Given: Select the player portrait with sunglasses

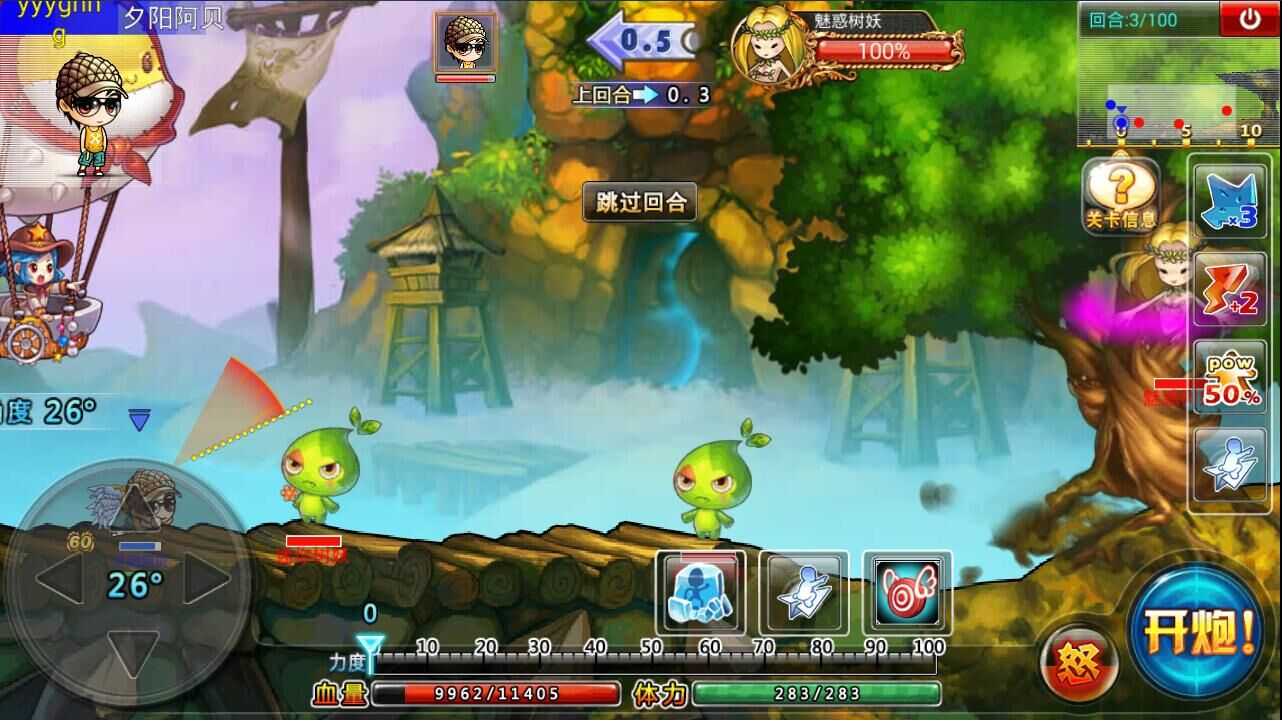Looking at the screenshot, I should coord(465,43).
